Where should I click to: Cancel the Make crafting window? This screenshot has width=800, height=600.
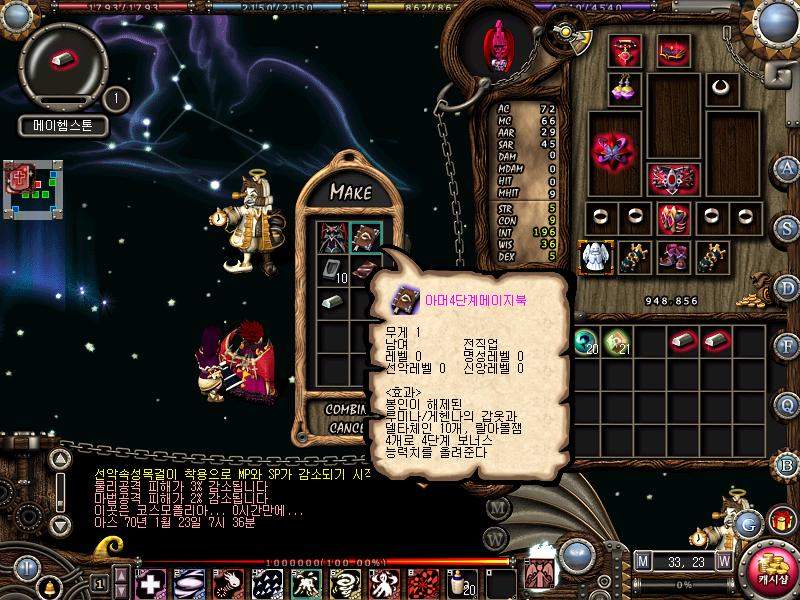[x=349, y=427]
